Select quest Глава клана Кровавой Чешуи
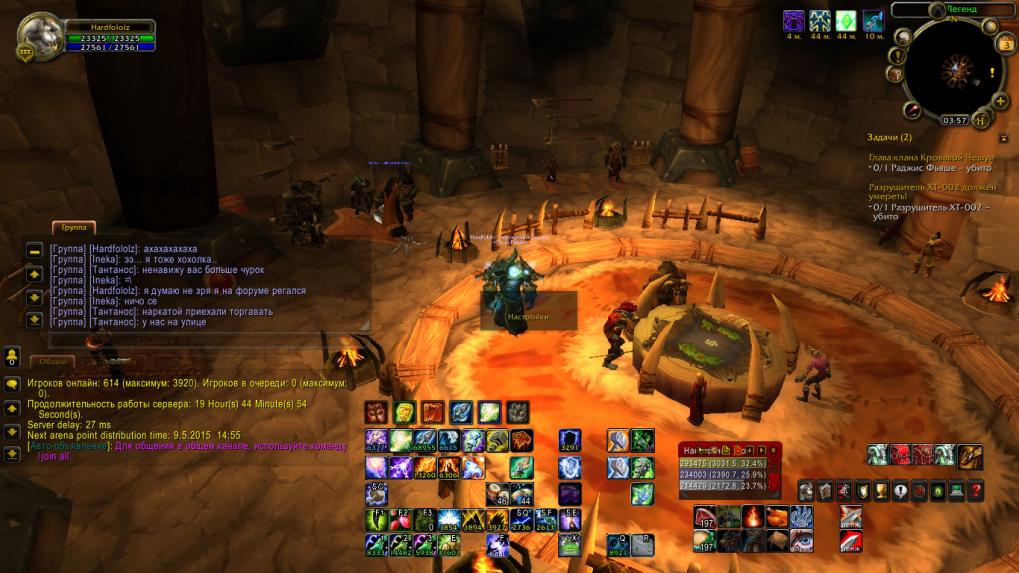Image resolution: width=1019 pixels, height=573 pixels. [x=931, y=157]
